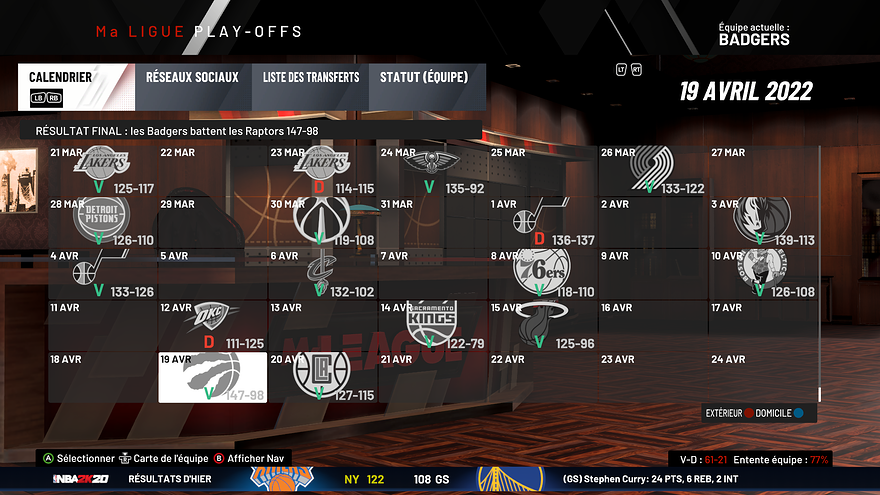This screenshot has width=880, height=495.
Task: Open the 6 AVR Cavaliers game cell
Action: coord(323,274)
